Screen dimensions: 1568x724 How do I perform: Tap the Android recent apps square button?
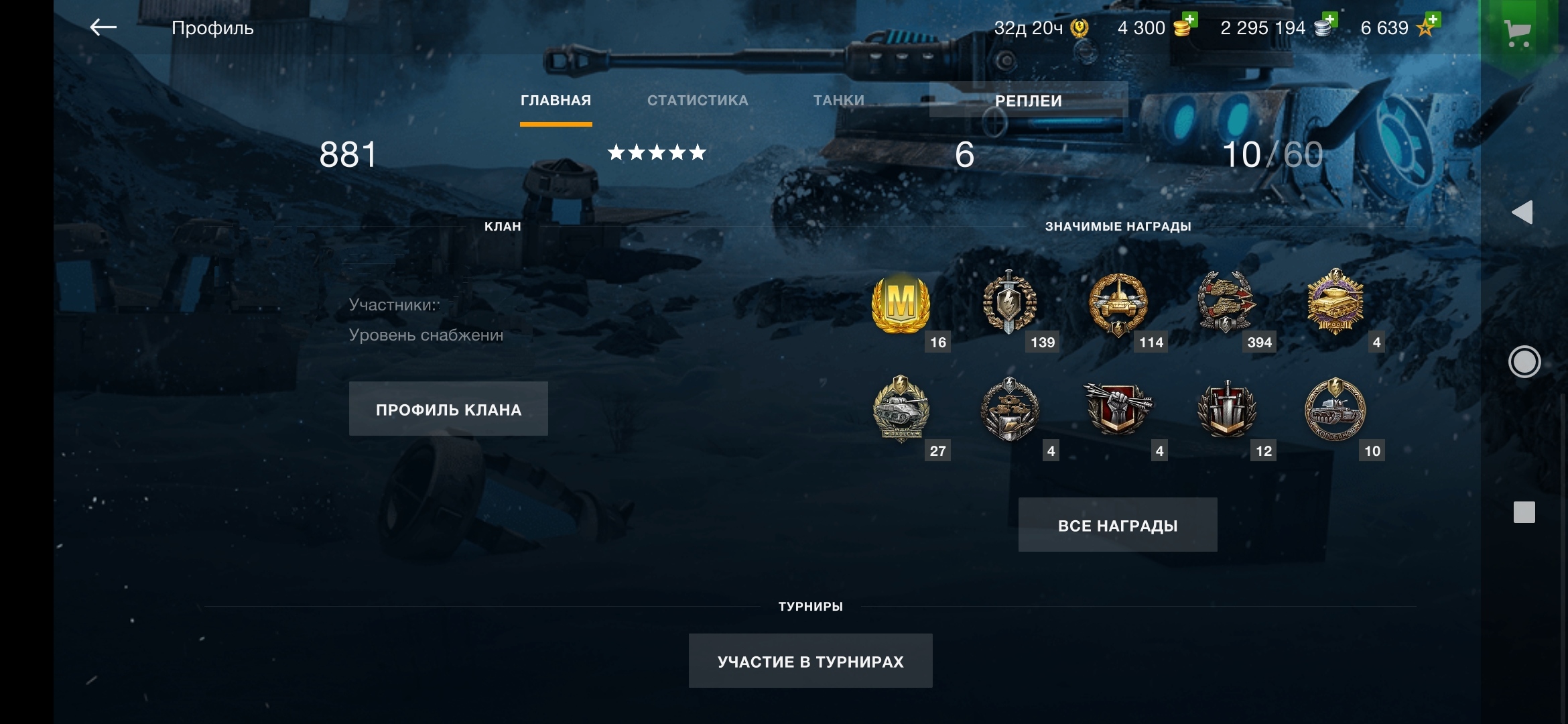pyautogui.click(x=1524, y=512)
